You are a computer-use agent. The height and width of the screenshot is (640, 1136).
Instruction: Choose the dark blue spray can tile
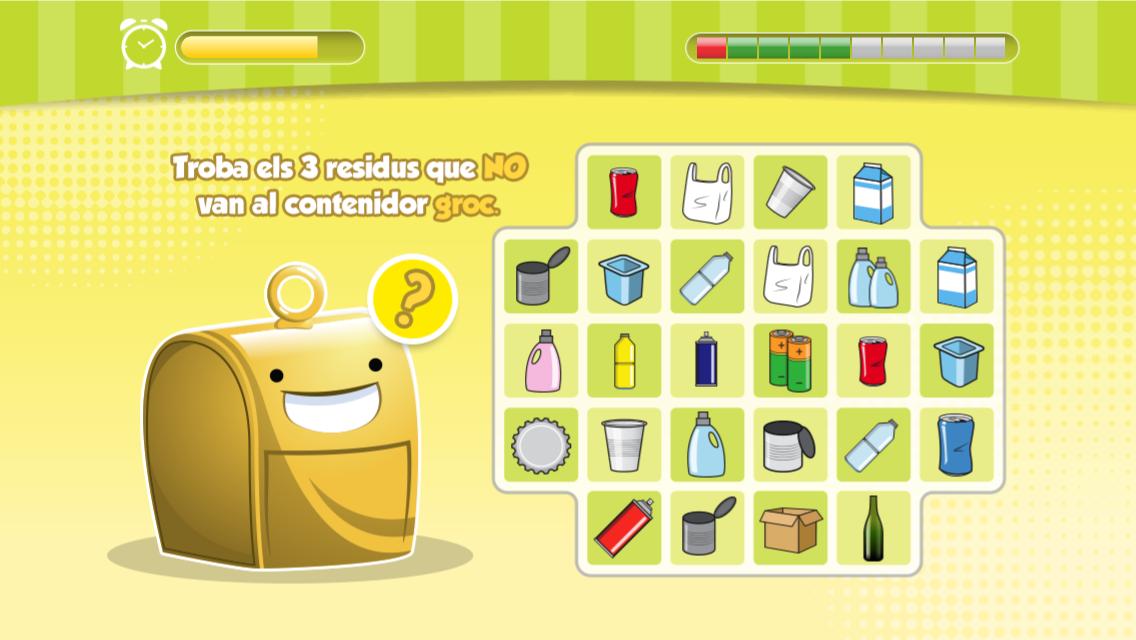(707, 361)
